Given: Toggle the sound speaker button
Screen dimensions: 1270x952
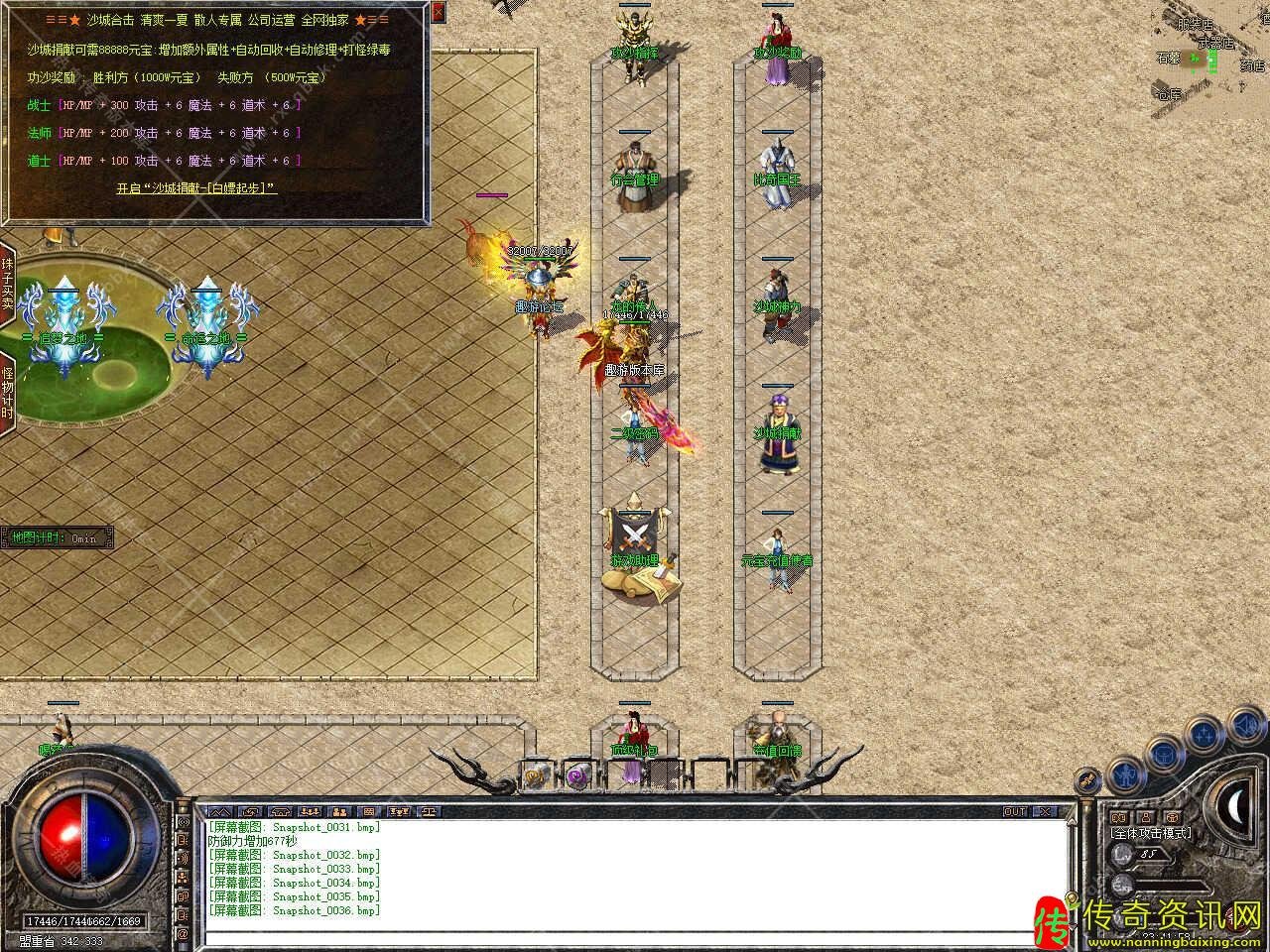Looking at the screenshot, I should pyautogui.click(x=1244, y=727).
